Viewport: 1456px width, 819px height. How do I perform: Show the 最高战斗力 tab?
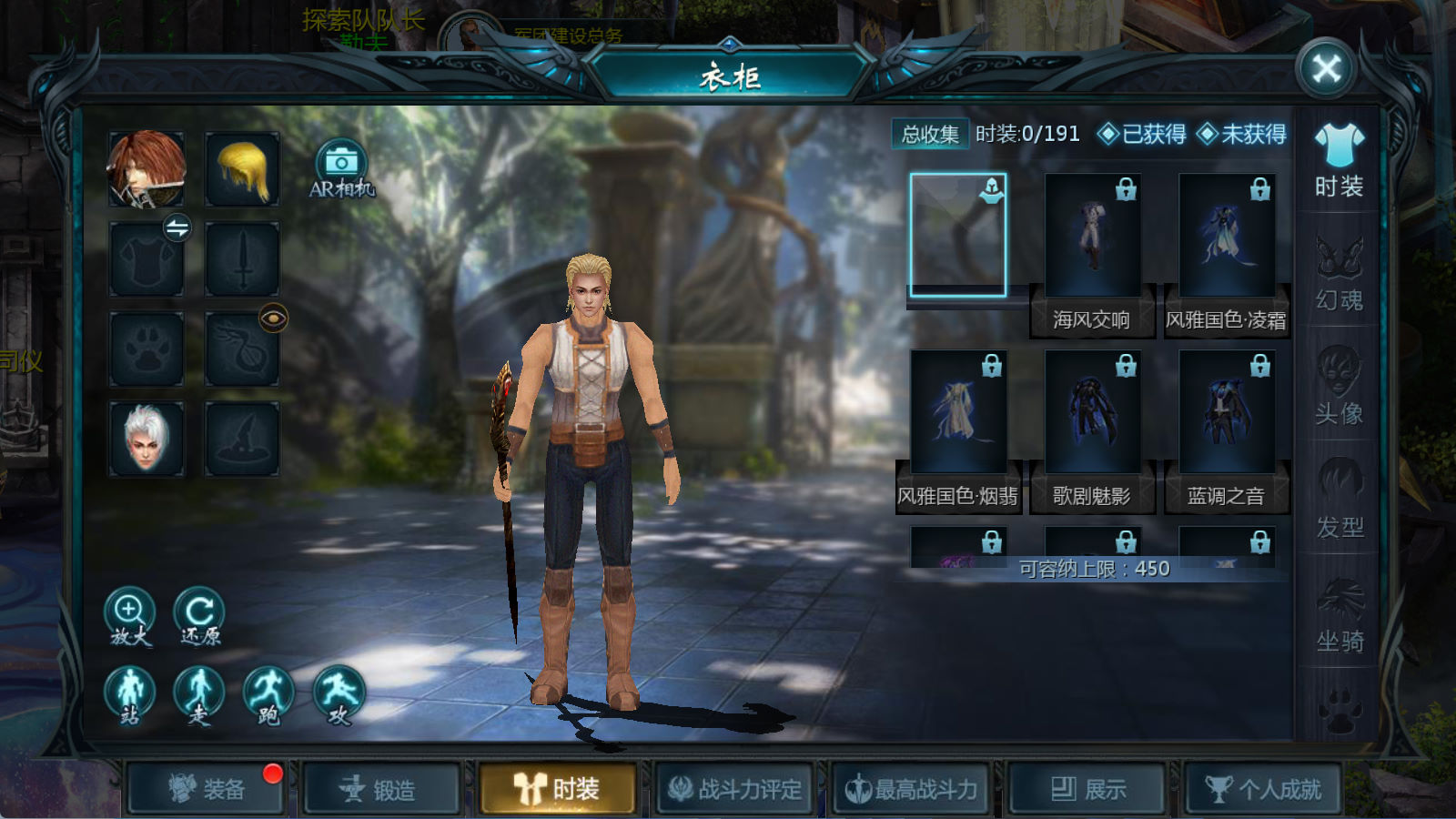[x=912, y=788]
